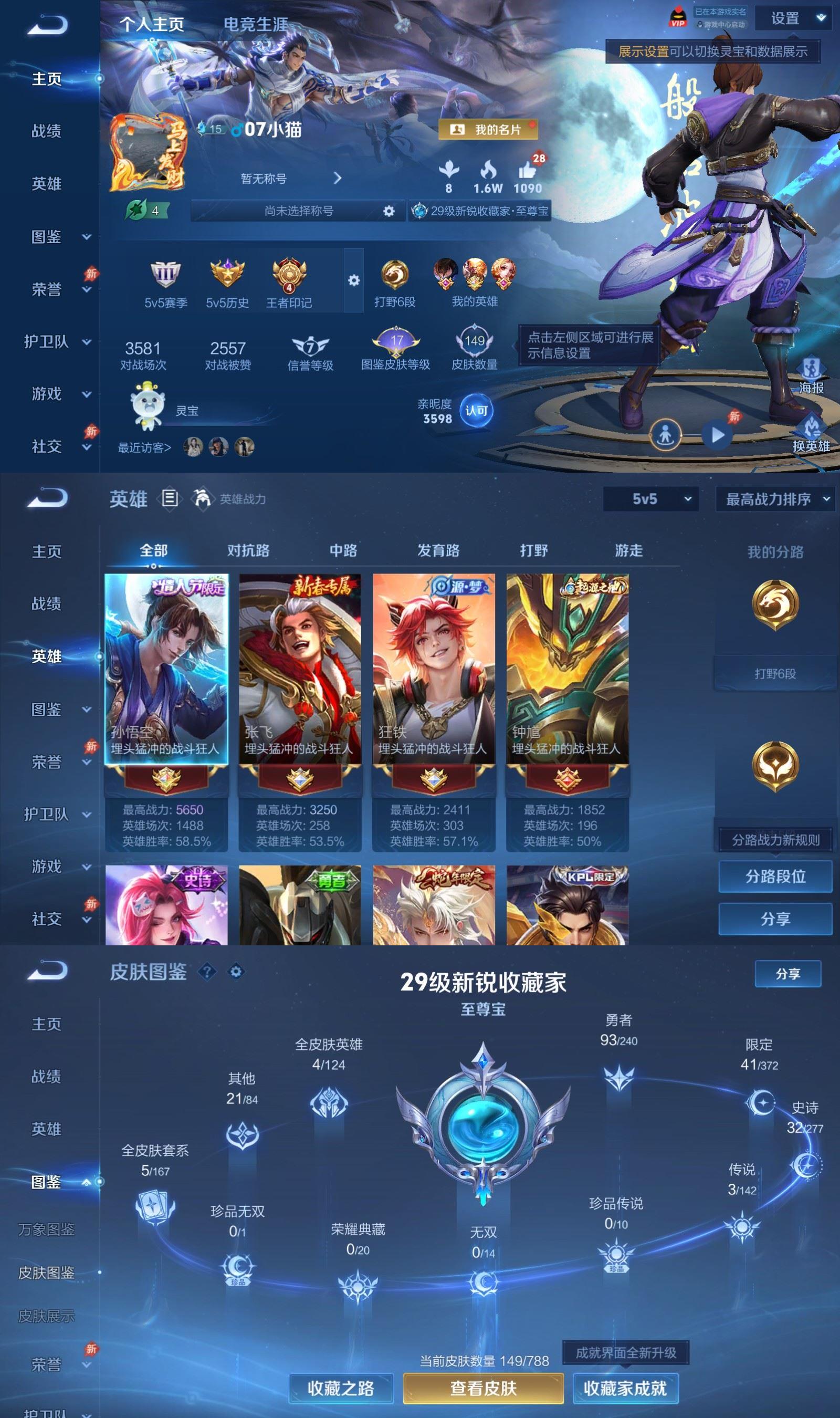Open the 最高战力排序 sort dropdown

[776, 499]
